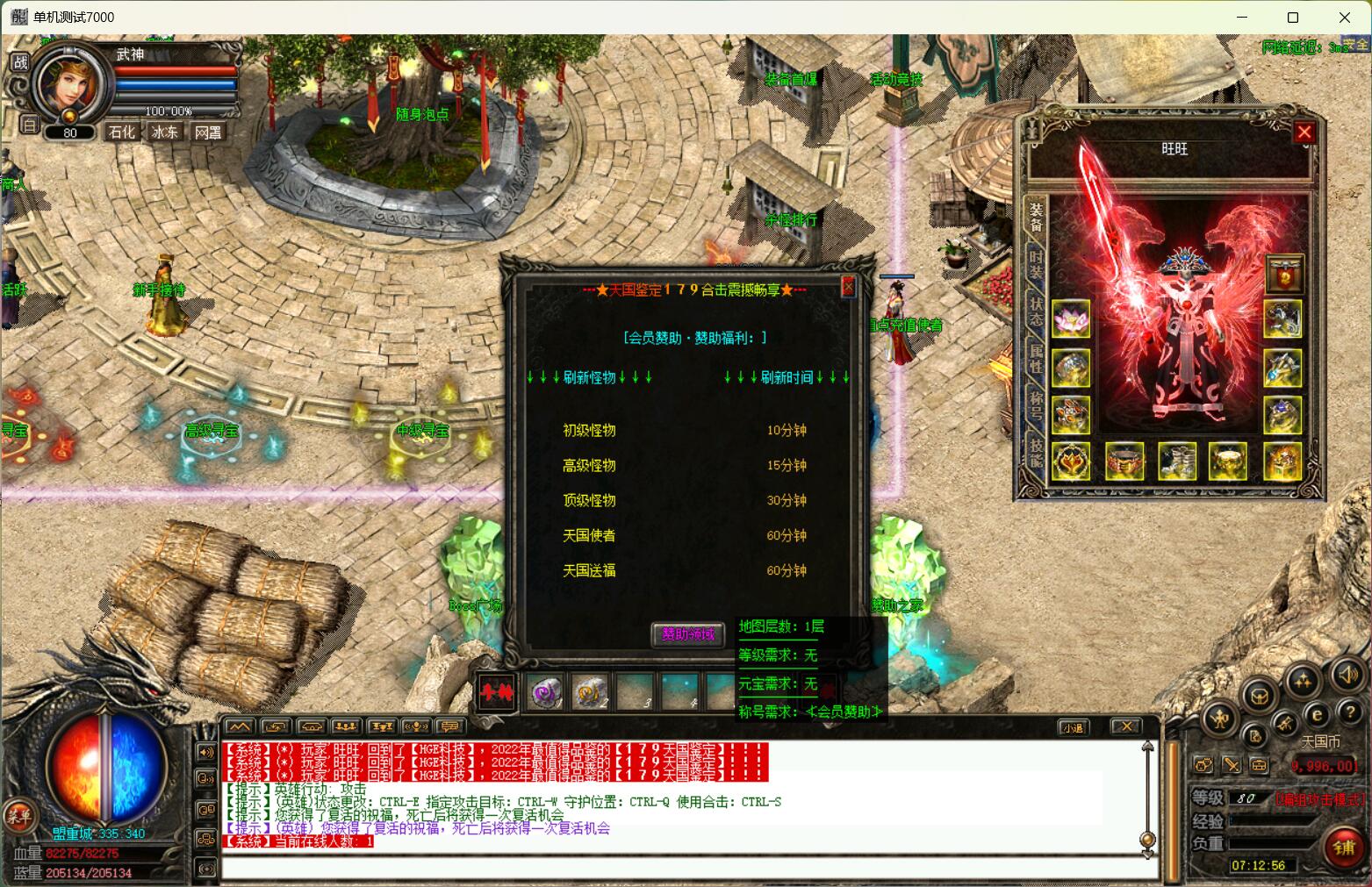1372x887 pixels.
Task: Open the red 铺 shop button
Action: pos(1344,847)
